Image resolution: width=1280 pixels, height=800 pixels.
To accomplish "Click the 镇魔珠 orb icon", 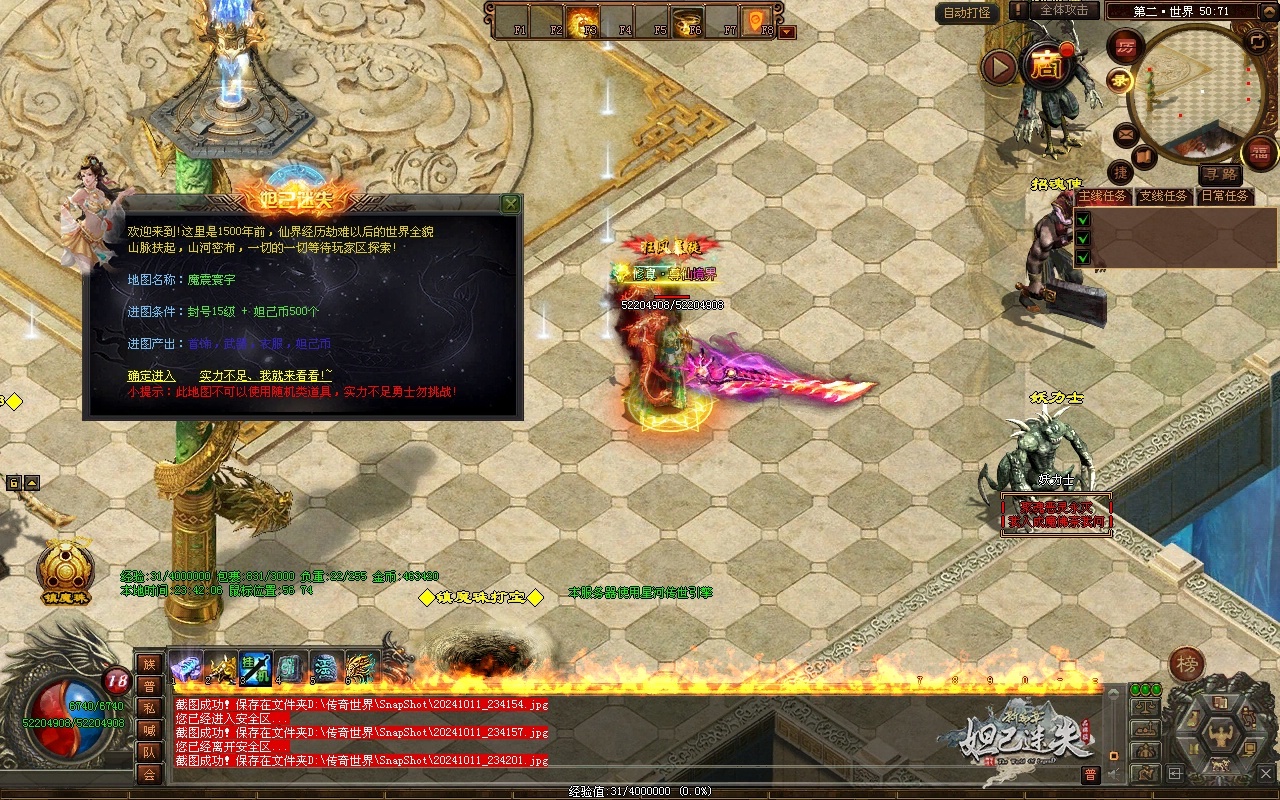I will pos(66,571).
